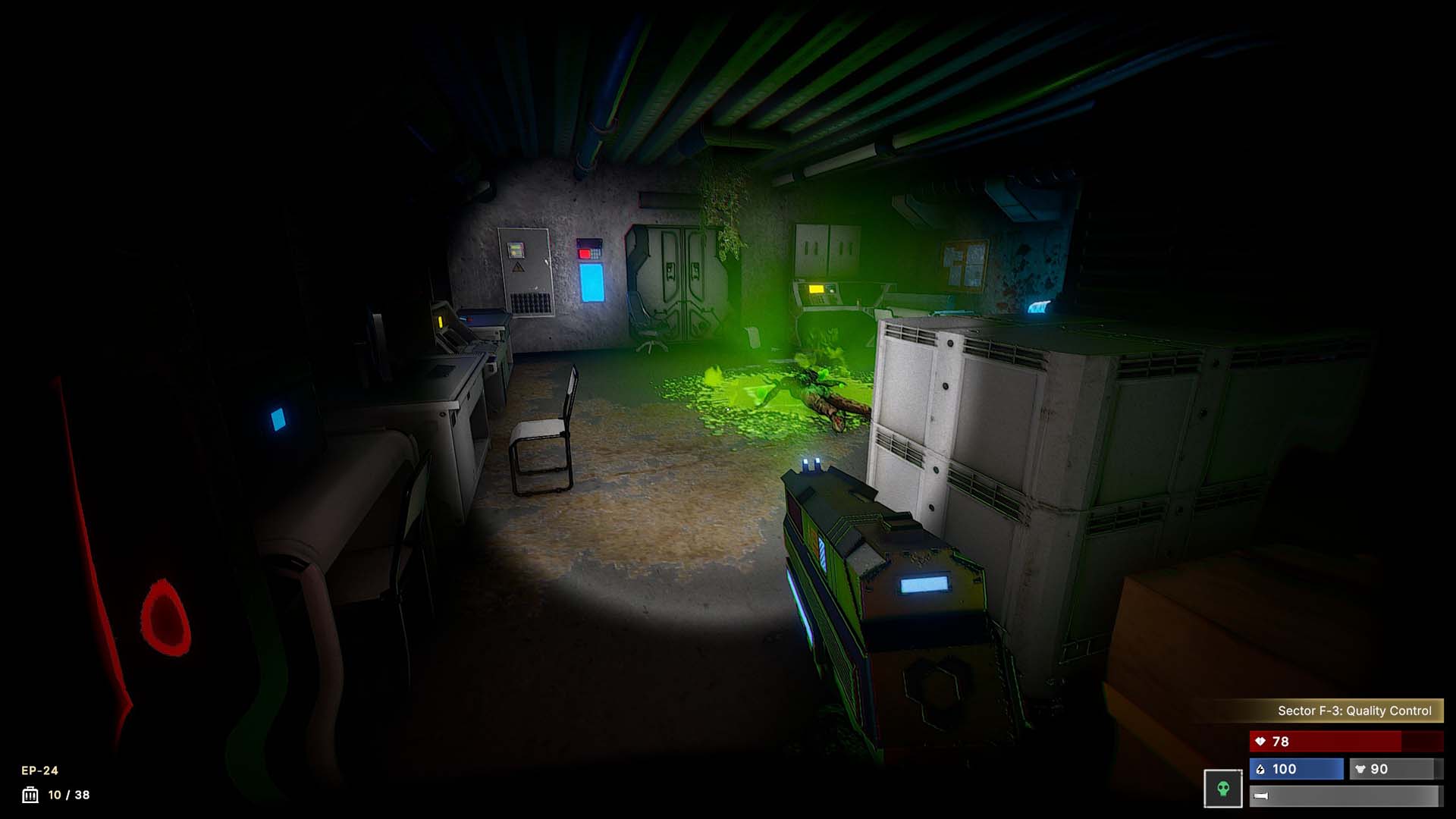Toggle the red keypad panel by the door
The height and width of the screenshot is (819, 1456).
(x=590, y=248)
